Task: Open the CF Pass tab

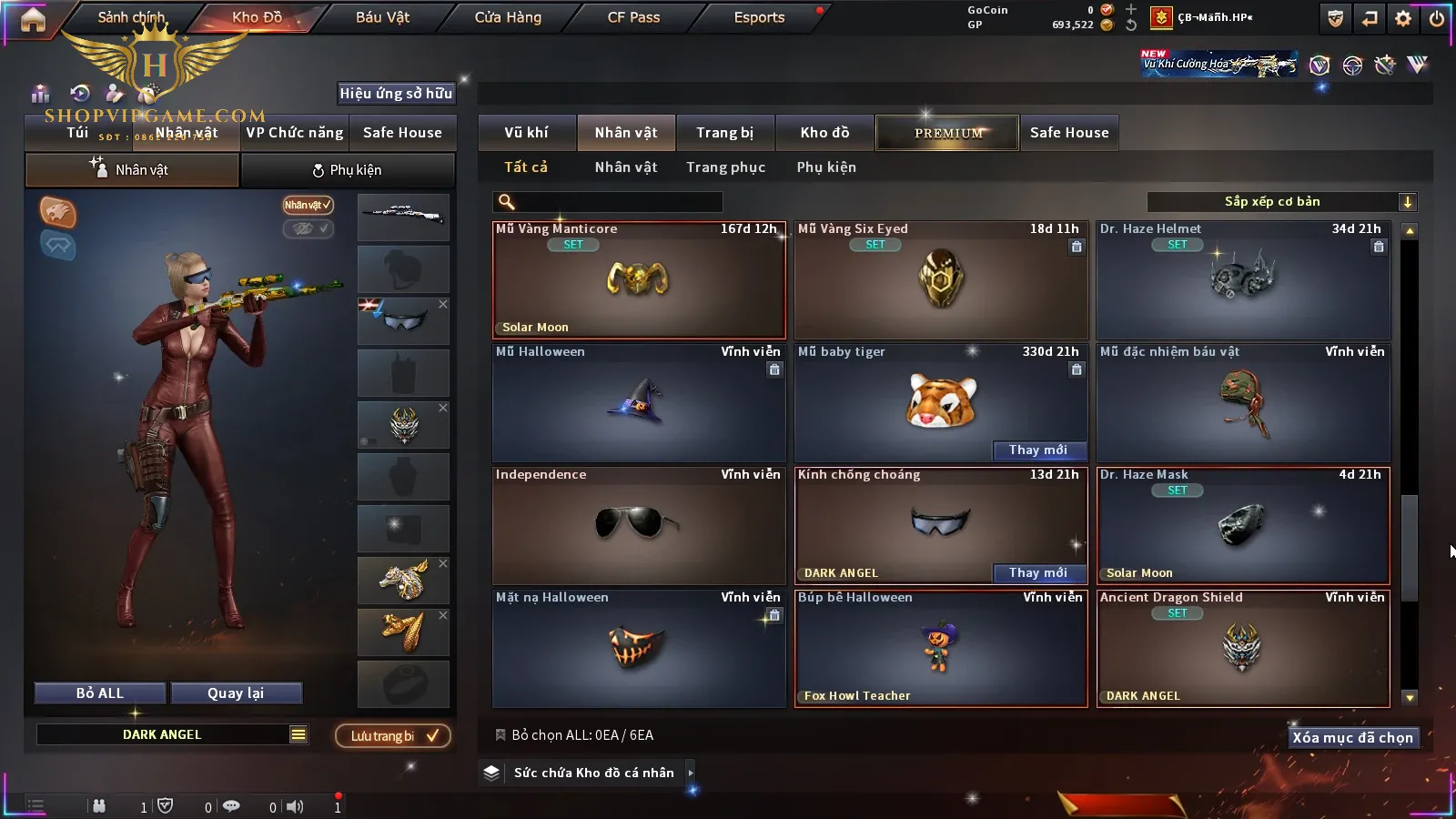Action: (x=633, y=17)
